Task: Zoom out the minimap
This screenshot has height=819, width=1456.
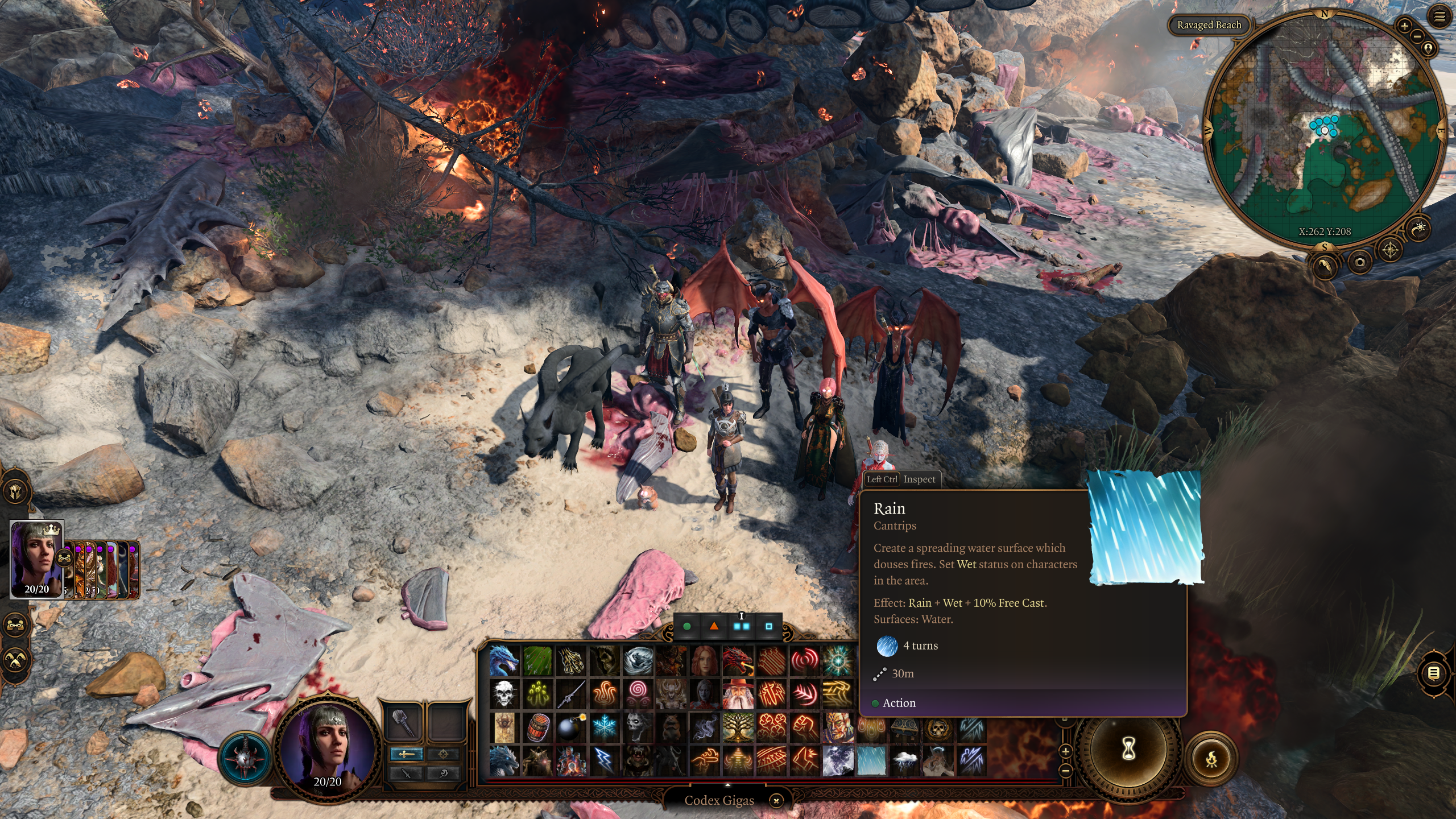Action: [x=1417, y=36]
